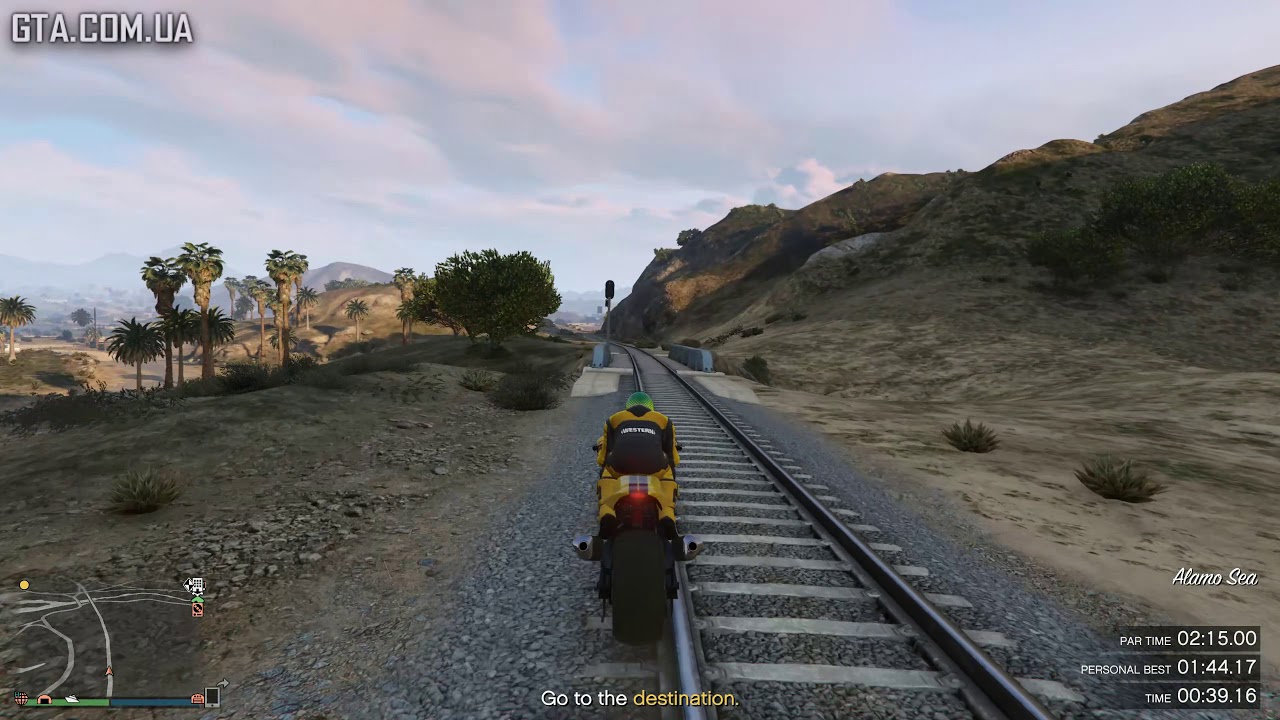This screenshot has width=1280, height=720.
Task: Click the player arrow marker on minimap
Action: (x=110, y=671)
